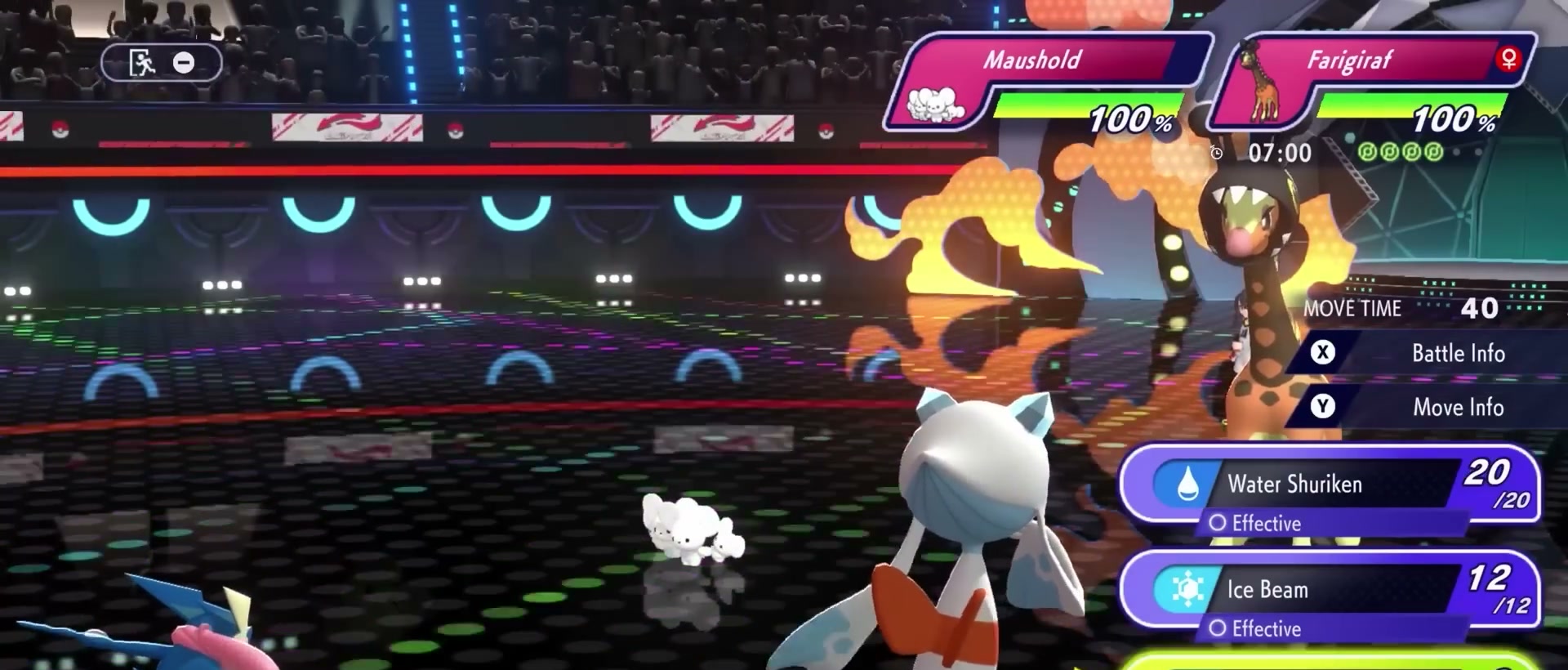Click the run-from-battle exit icon
The width and height of the screenshot is (1568, 670).
click(x=143, y=63)
